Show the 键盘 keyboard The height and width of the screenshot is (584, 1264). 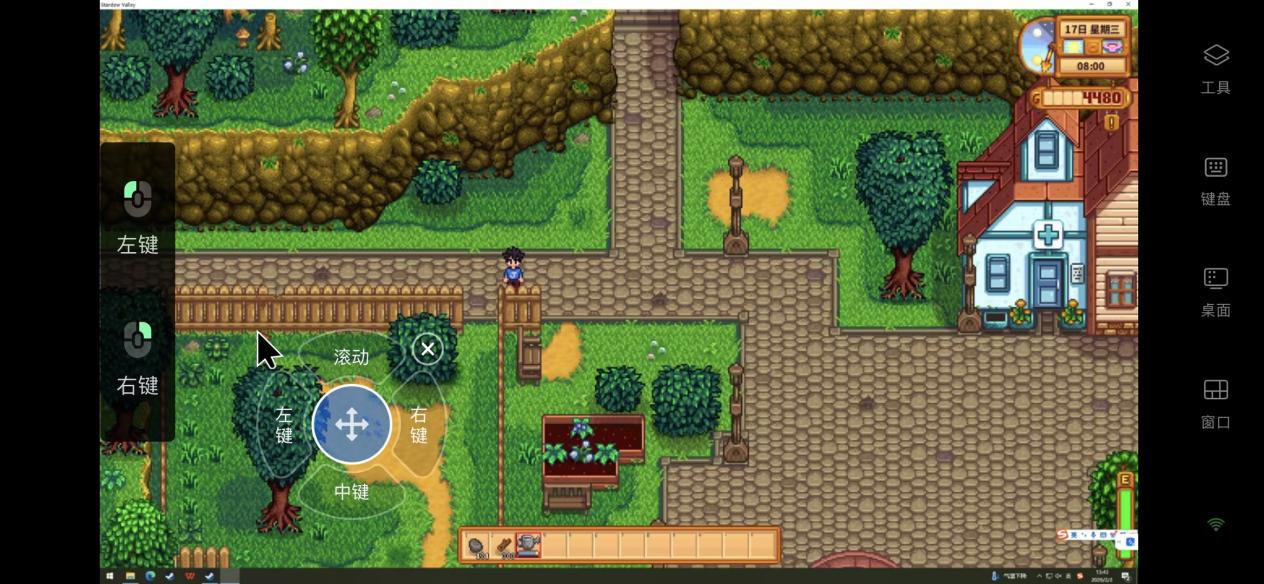[1215, 180]
